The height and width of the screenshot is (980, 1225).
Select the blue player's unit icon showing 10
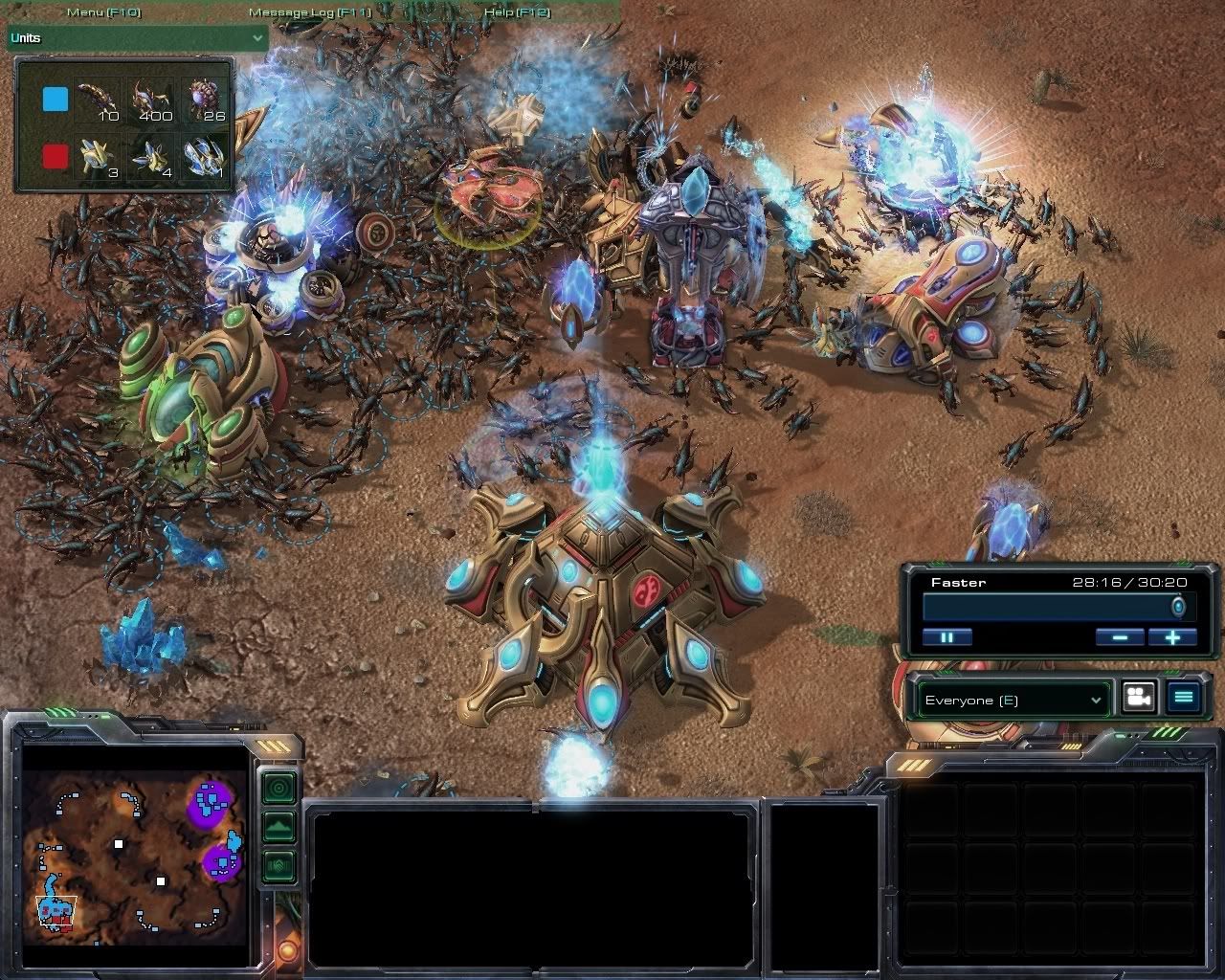point(100,101)
